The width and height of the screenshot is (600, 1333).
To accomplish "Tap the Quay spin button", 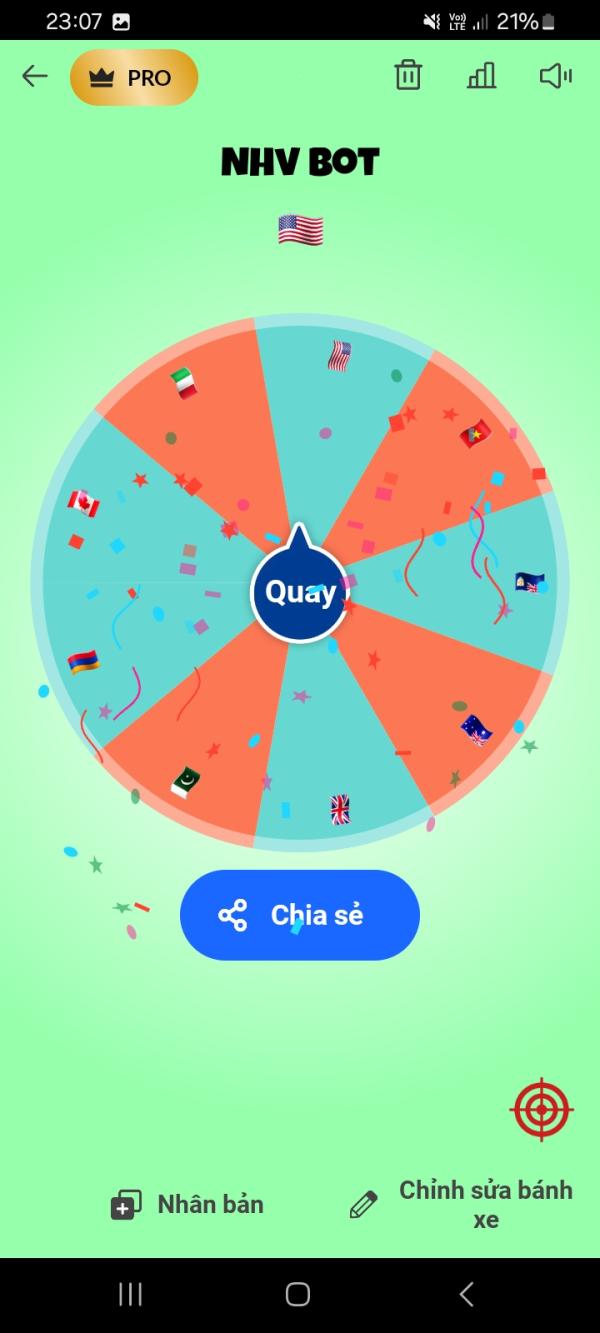I will point(299,592).
